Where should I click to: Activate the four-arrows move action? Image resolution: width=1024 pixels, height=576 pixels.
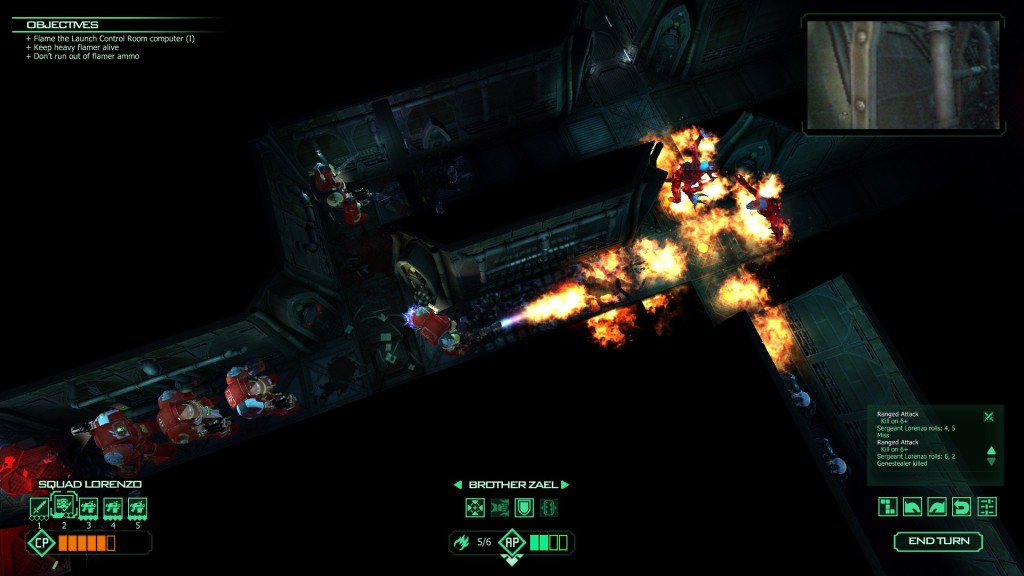[x=475, y=508]
